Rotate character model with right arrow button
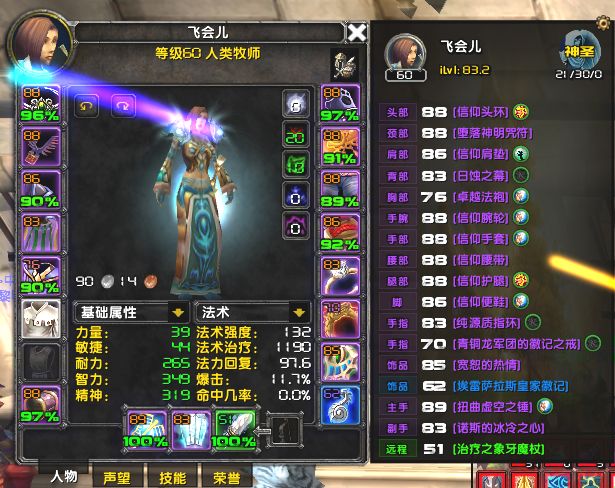The height and width of the screenshot is (488, 615). [x=121, y=105]
